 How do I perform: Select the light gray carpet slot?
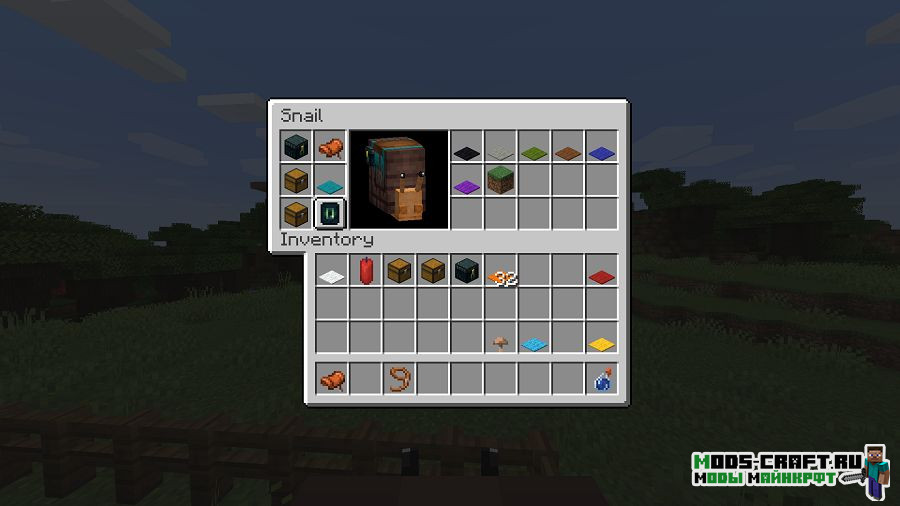pos(500,153)
